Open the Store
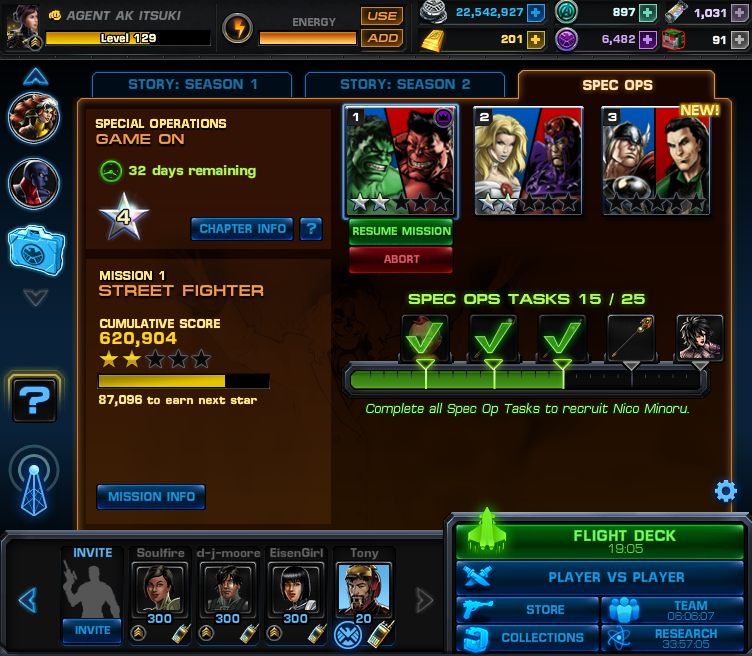 point(528,610)
